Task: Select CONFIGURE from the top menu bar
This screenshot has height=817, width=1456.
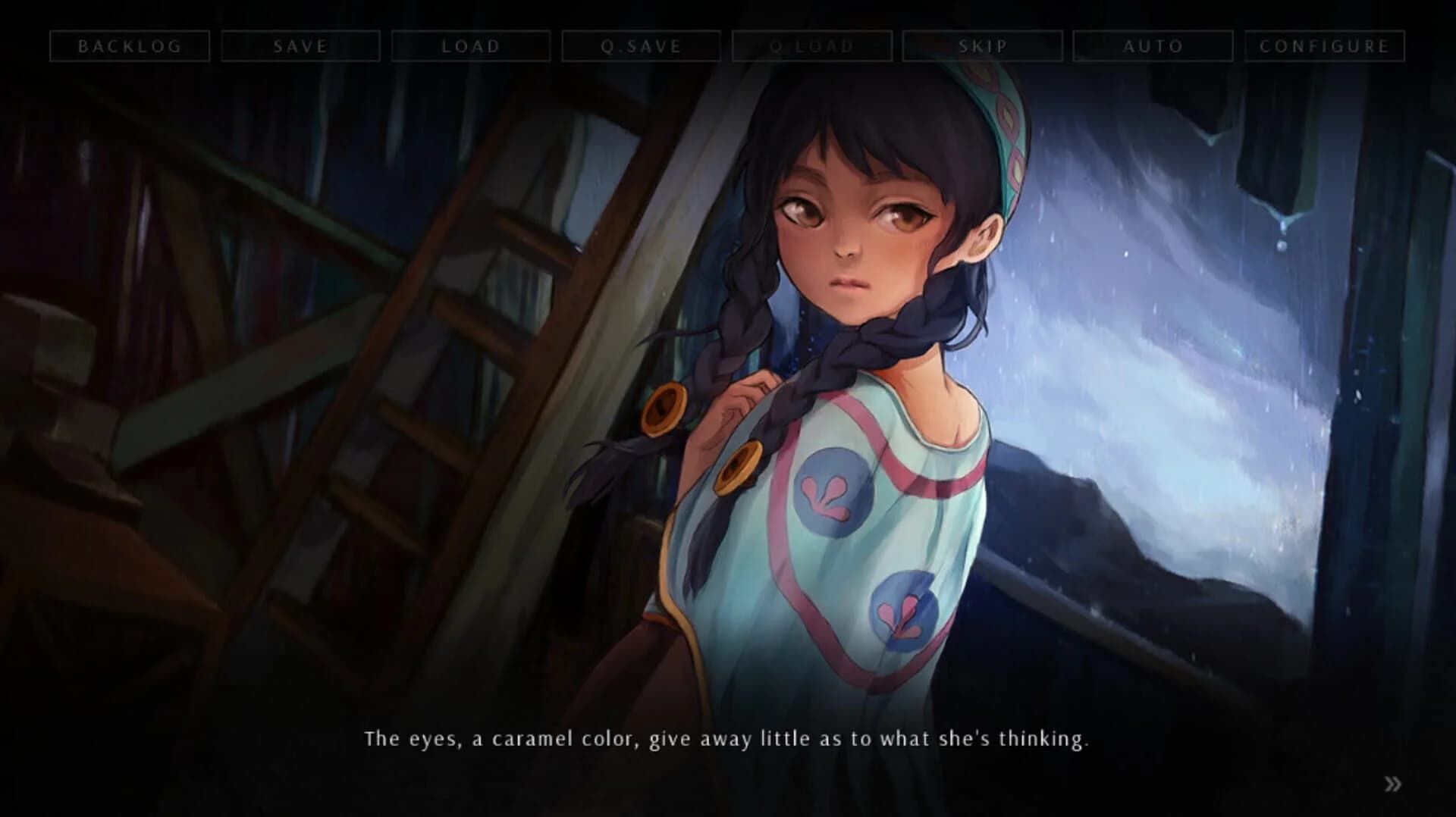Action: (1323, 45)
